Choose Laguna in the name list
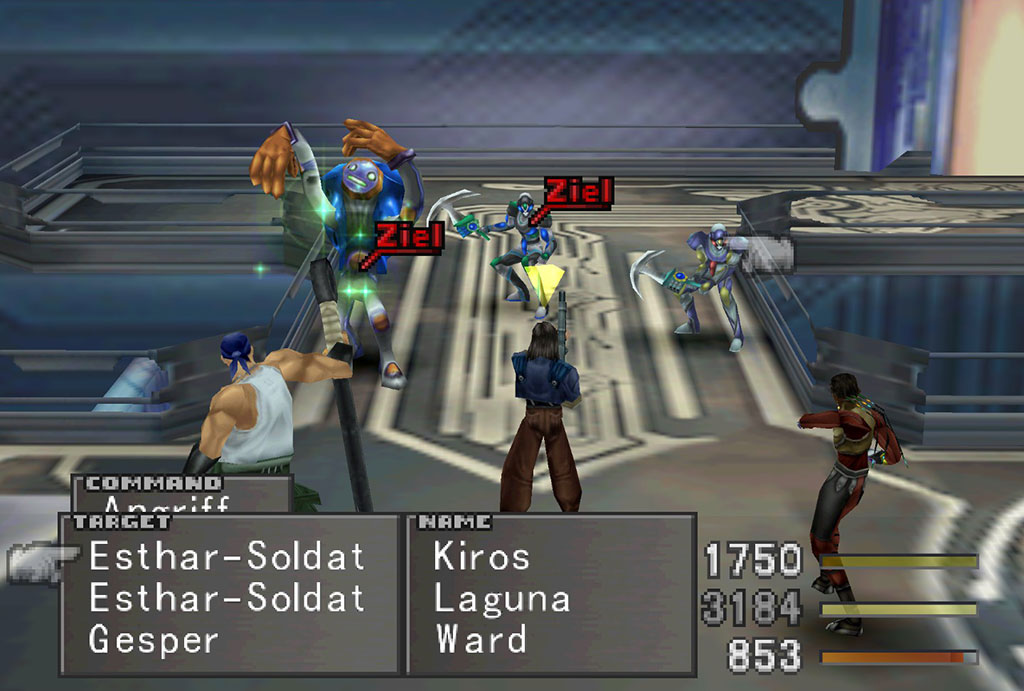This screenshot has width=1024, height=691. coord(502,598)
